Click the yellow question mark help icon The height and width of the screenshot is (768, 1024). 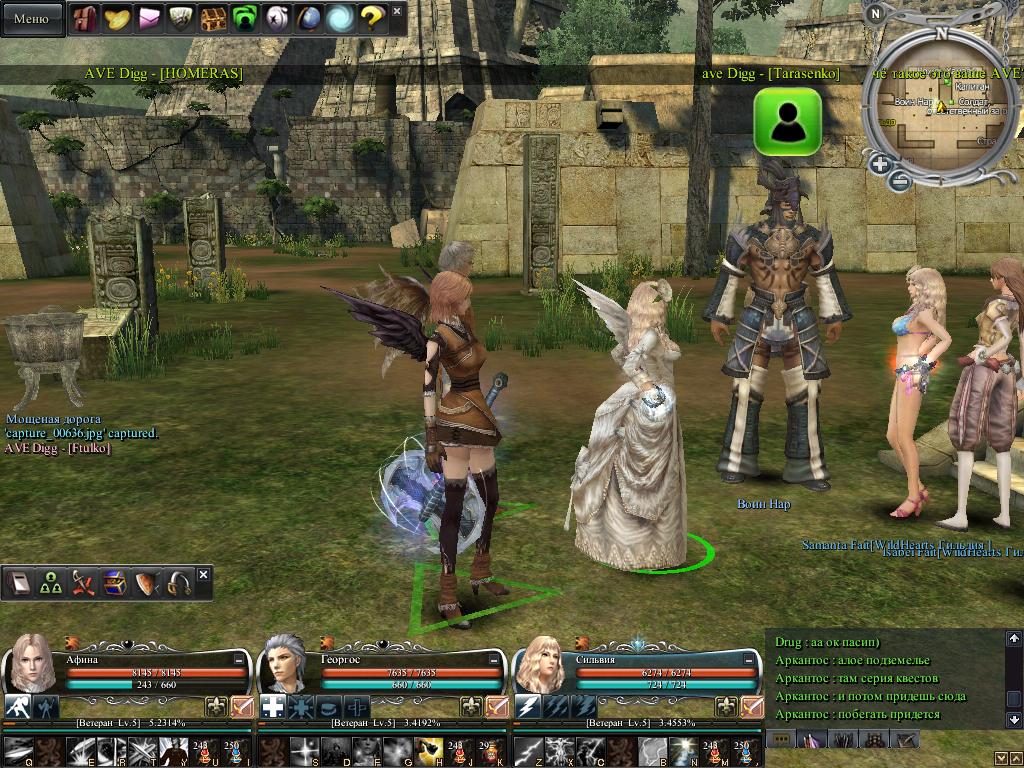click(x=372, y=17)
